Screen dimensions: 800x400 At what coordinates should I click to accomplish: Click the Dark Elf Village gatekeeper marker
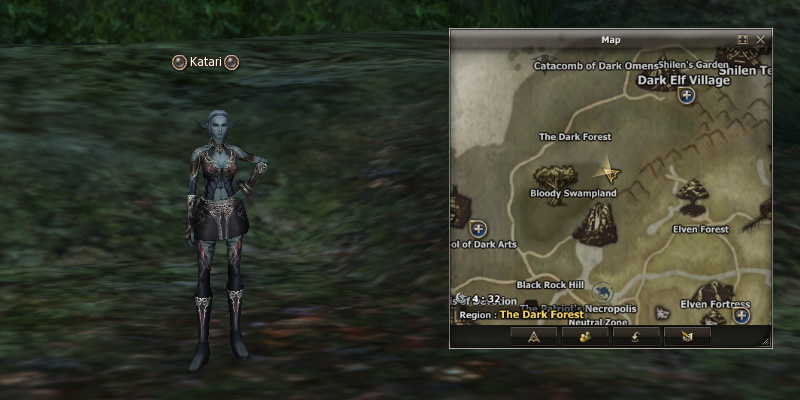pyautogui.click(x=687, y=96)
